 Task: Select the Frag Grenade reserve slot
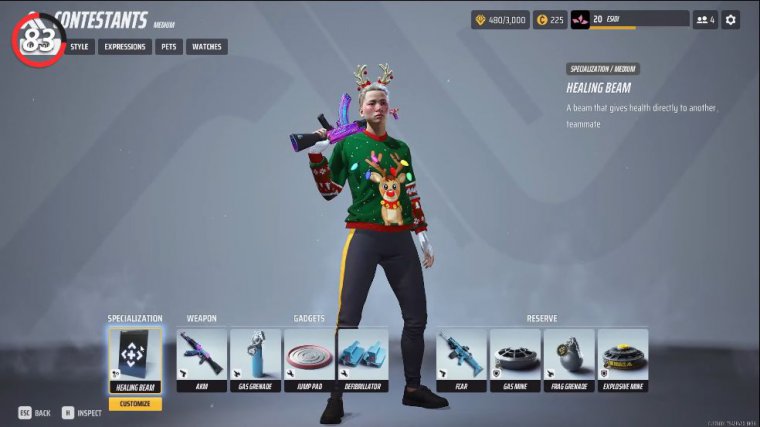[569, 360]
